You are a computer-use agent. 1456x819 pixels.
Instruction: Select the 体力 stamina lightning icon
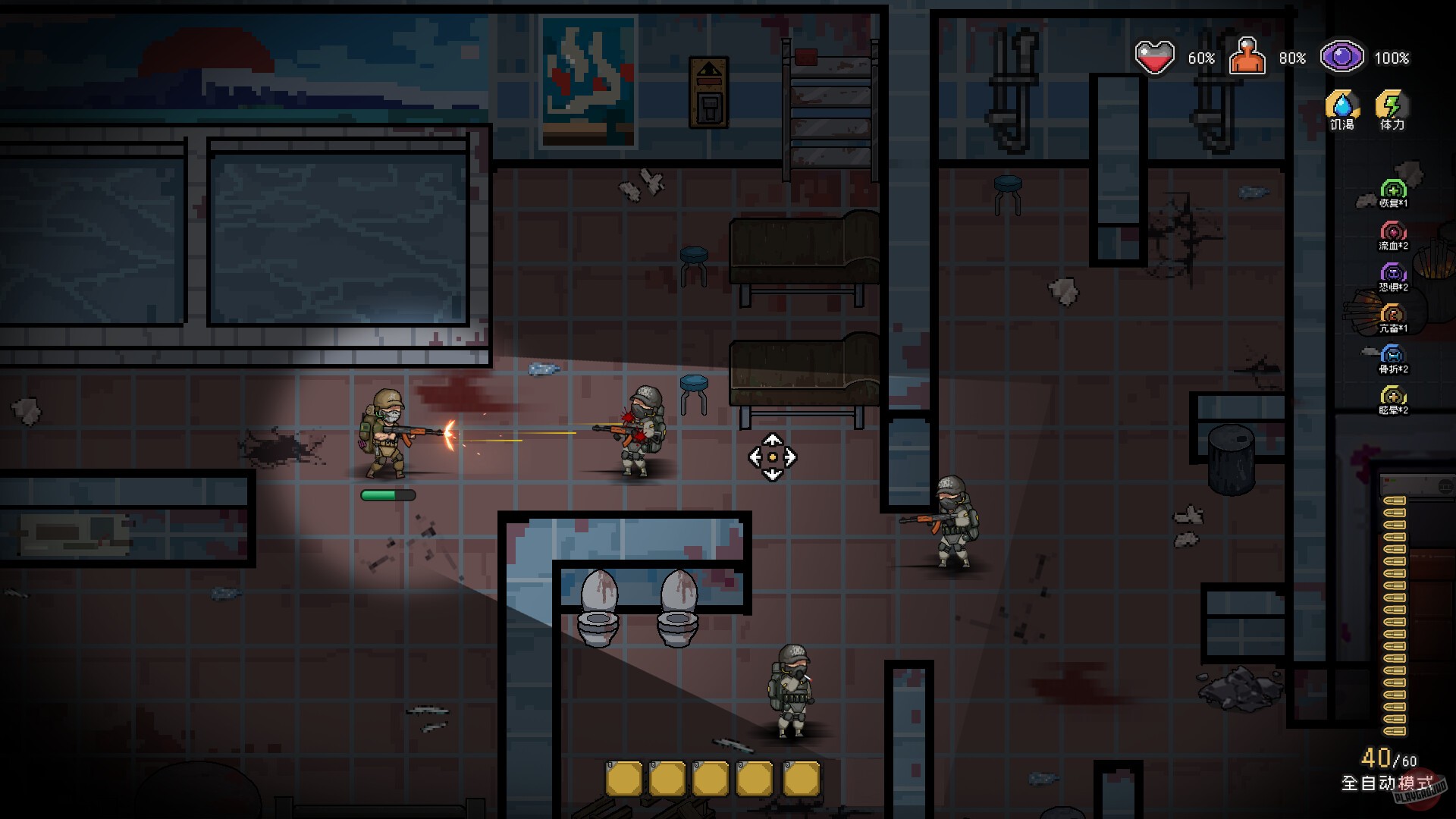coord(1392,104)
